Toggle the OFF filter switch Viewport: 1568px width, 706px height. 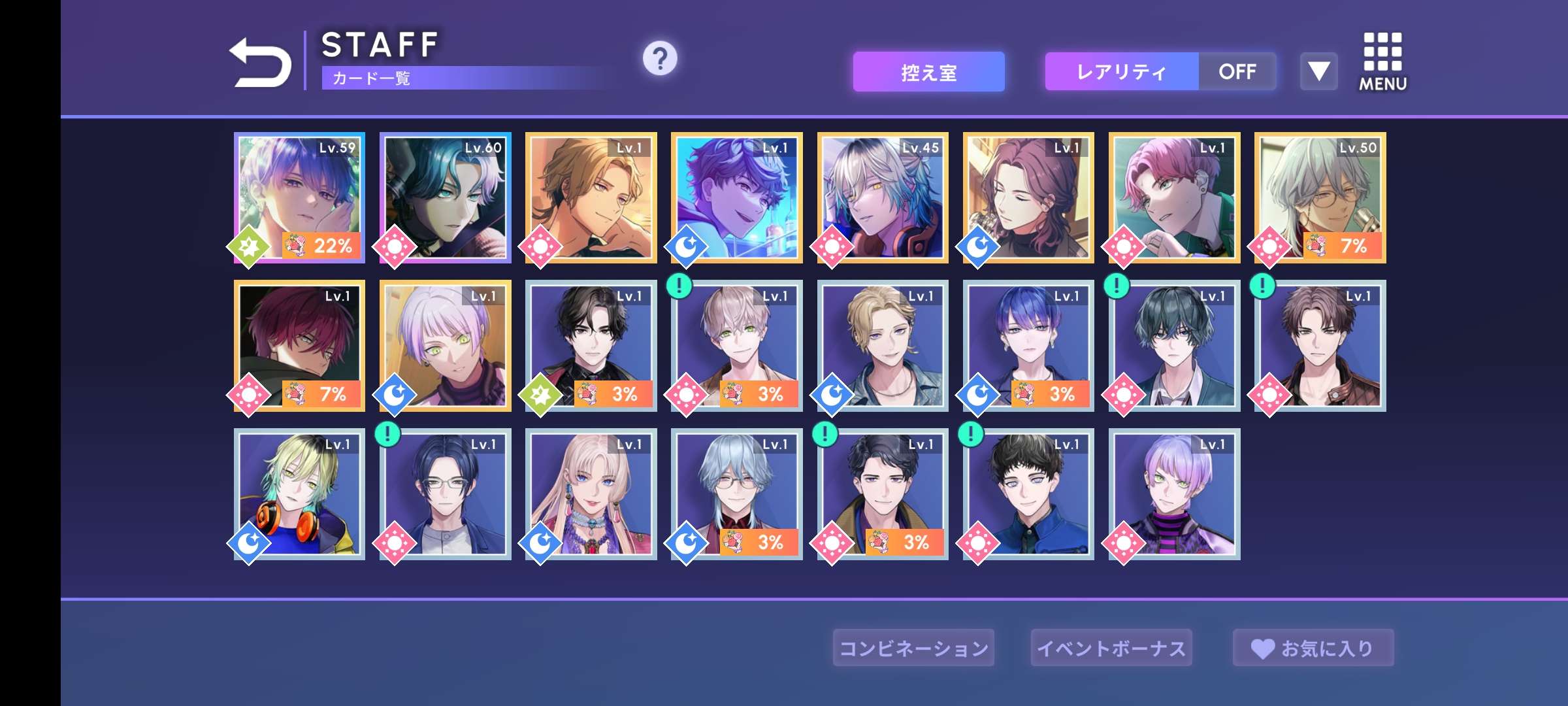(1237, 72)
